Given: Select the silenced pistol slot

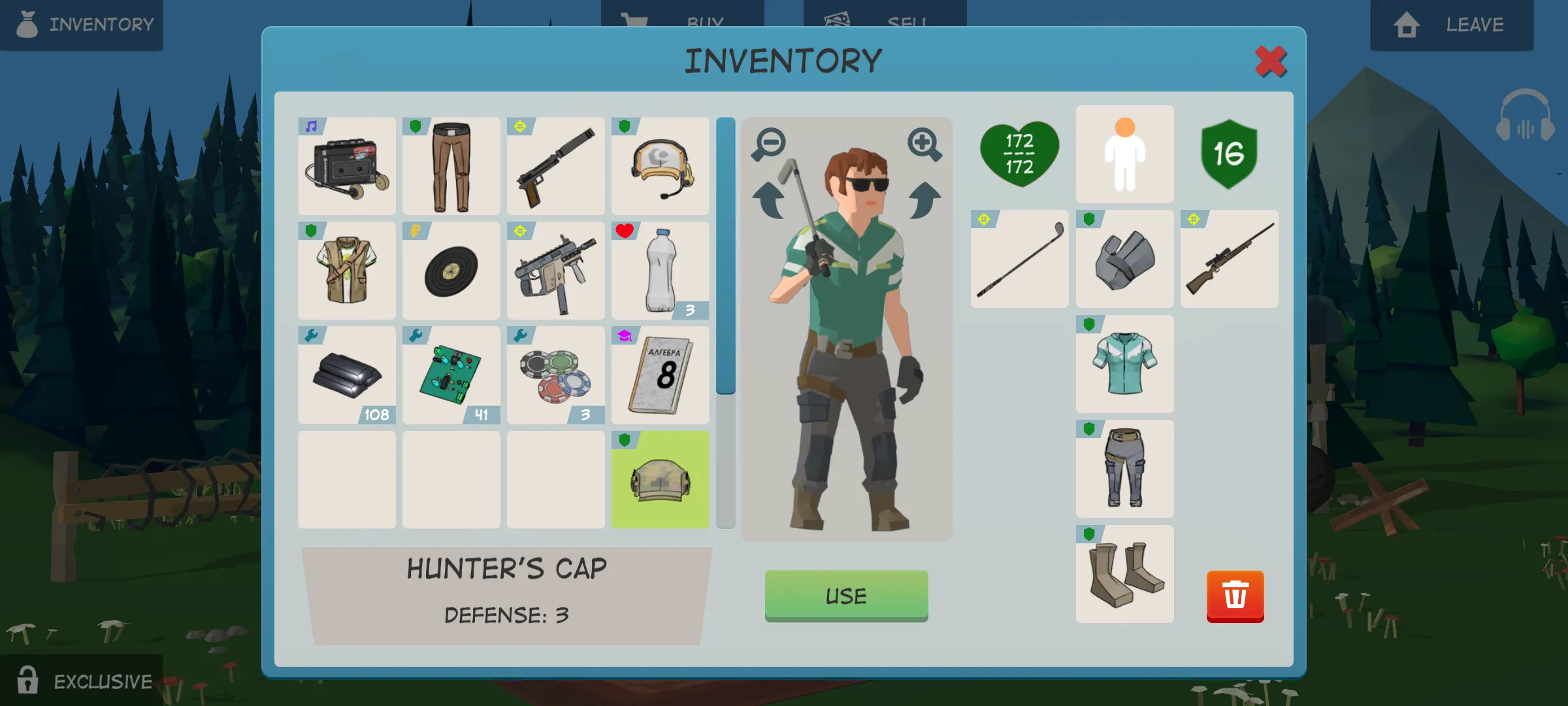Looking at the screenshot, I should pyautogui.click(x=556, y=167).
